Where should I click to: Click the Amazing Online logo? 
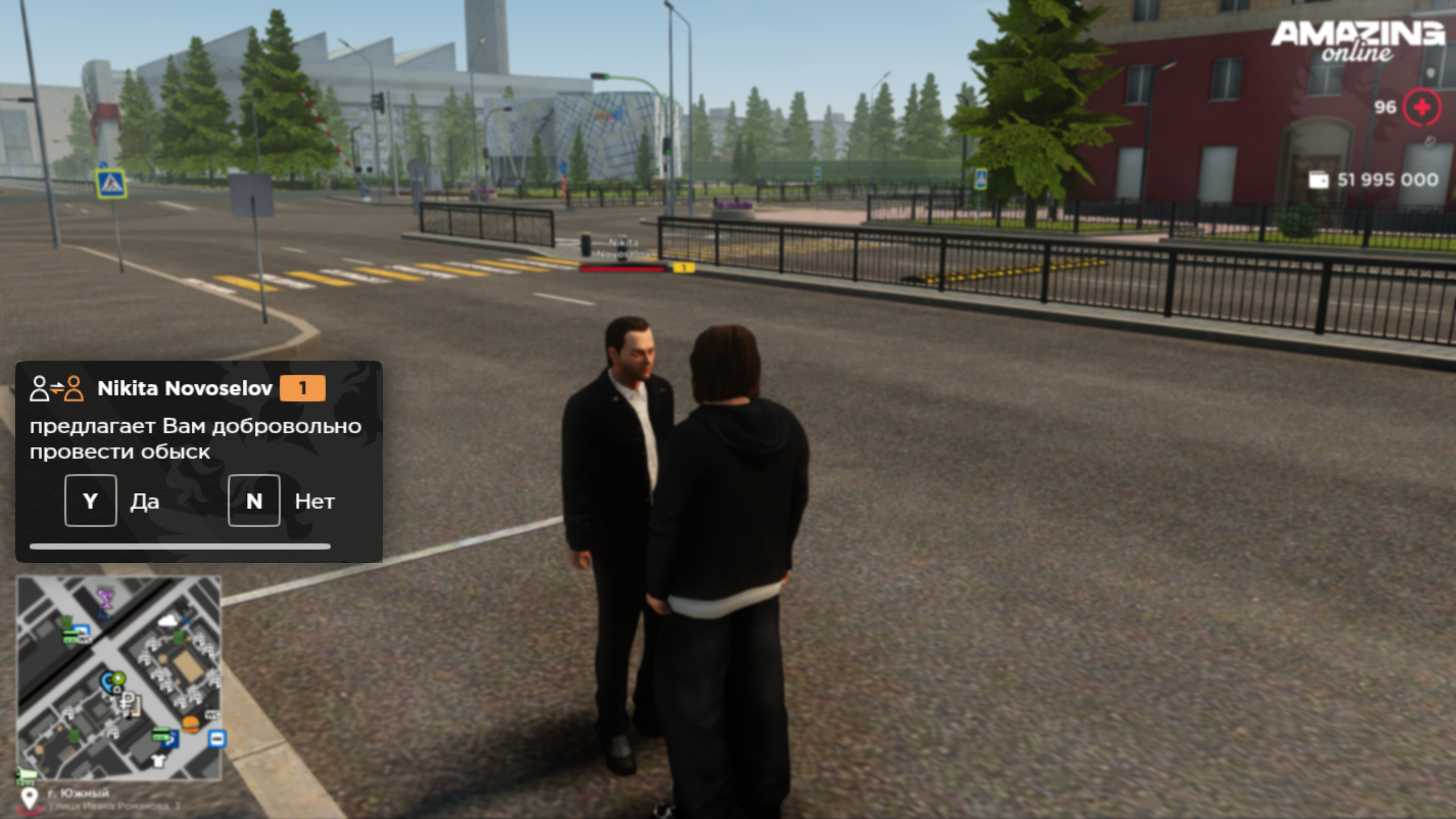tap(1357, 41)
